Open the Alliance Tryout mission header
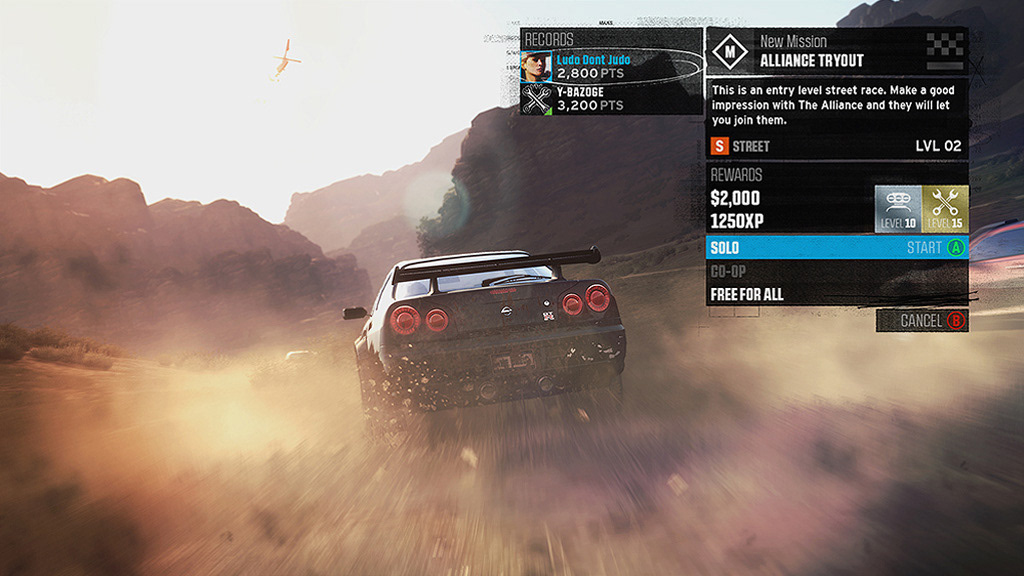This screenshot has width=1024, height=576. (x=836, y=51)
